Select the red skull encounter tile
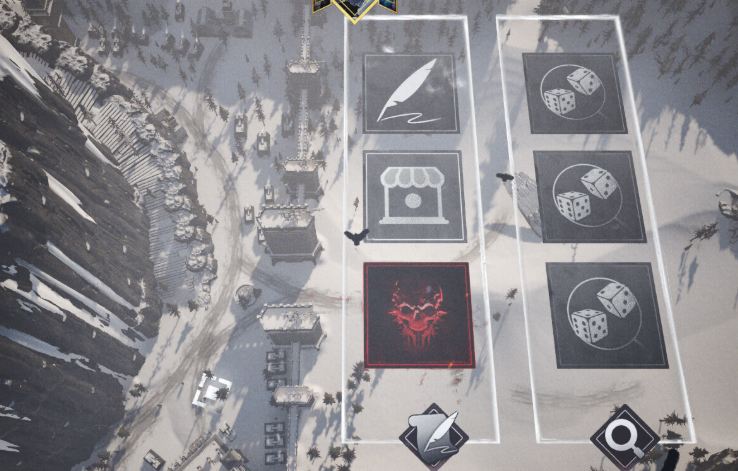 click(416, 314)
